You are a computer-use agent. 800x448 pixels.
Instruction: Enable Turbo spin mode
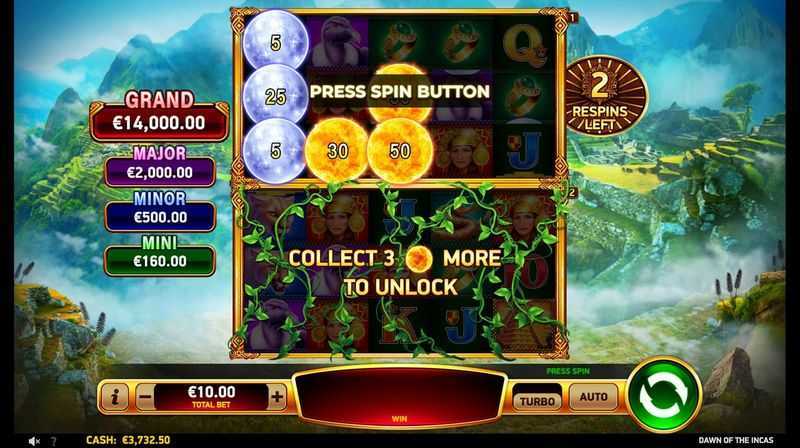[x=537, y=399]
